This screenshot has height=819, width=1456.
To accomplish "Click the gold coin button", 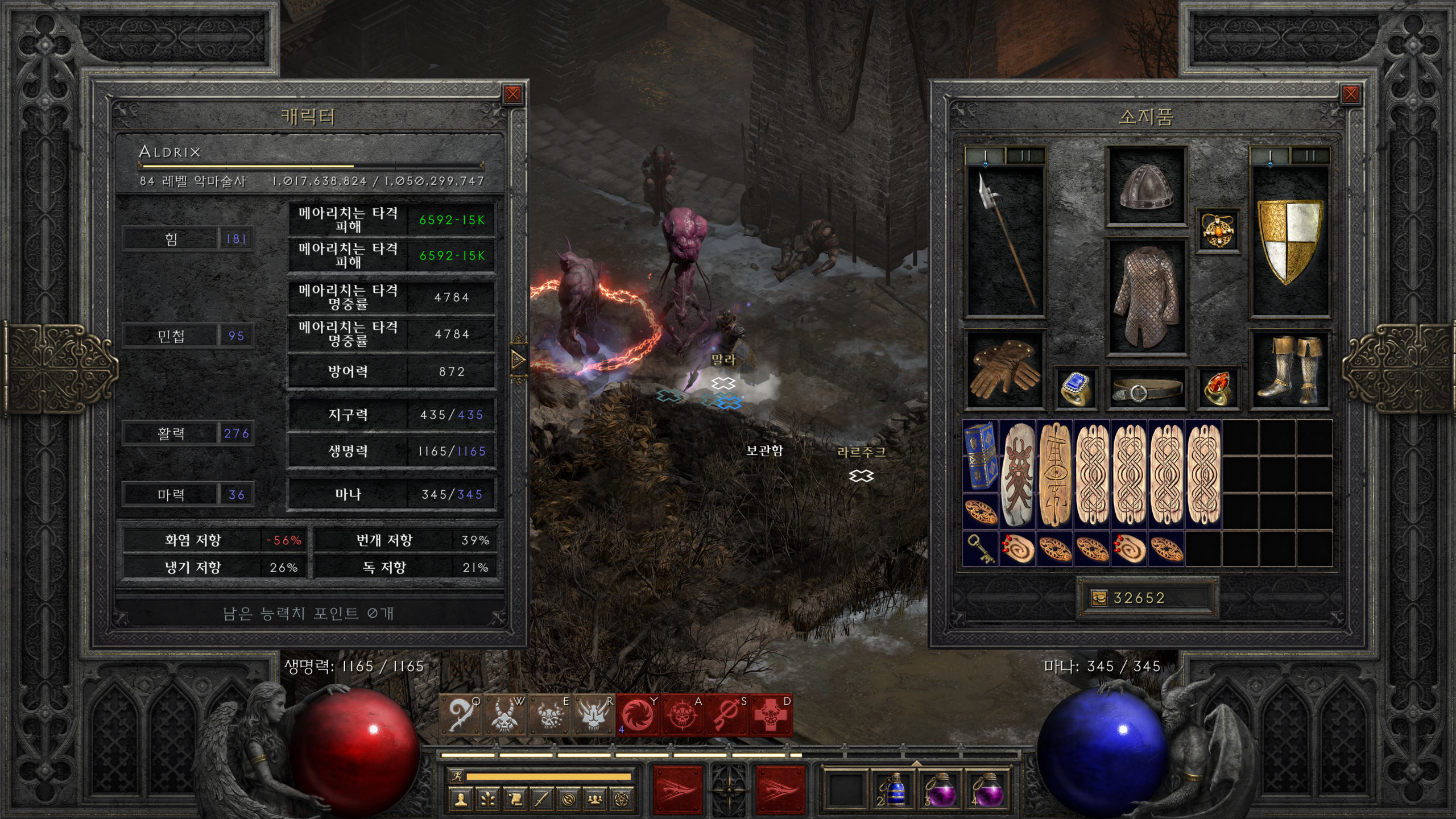I will coord(1099,598).
